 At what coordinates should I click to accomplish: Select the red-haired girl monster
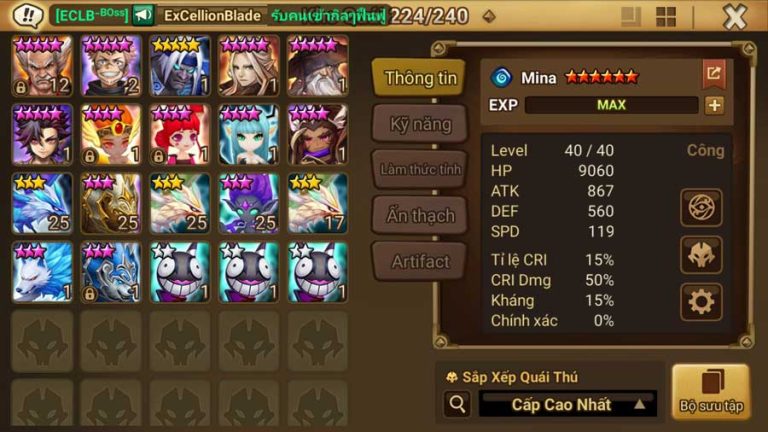click(180, 135)
